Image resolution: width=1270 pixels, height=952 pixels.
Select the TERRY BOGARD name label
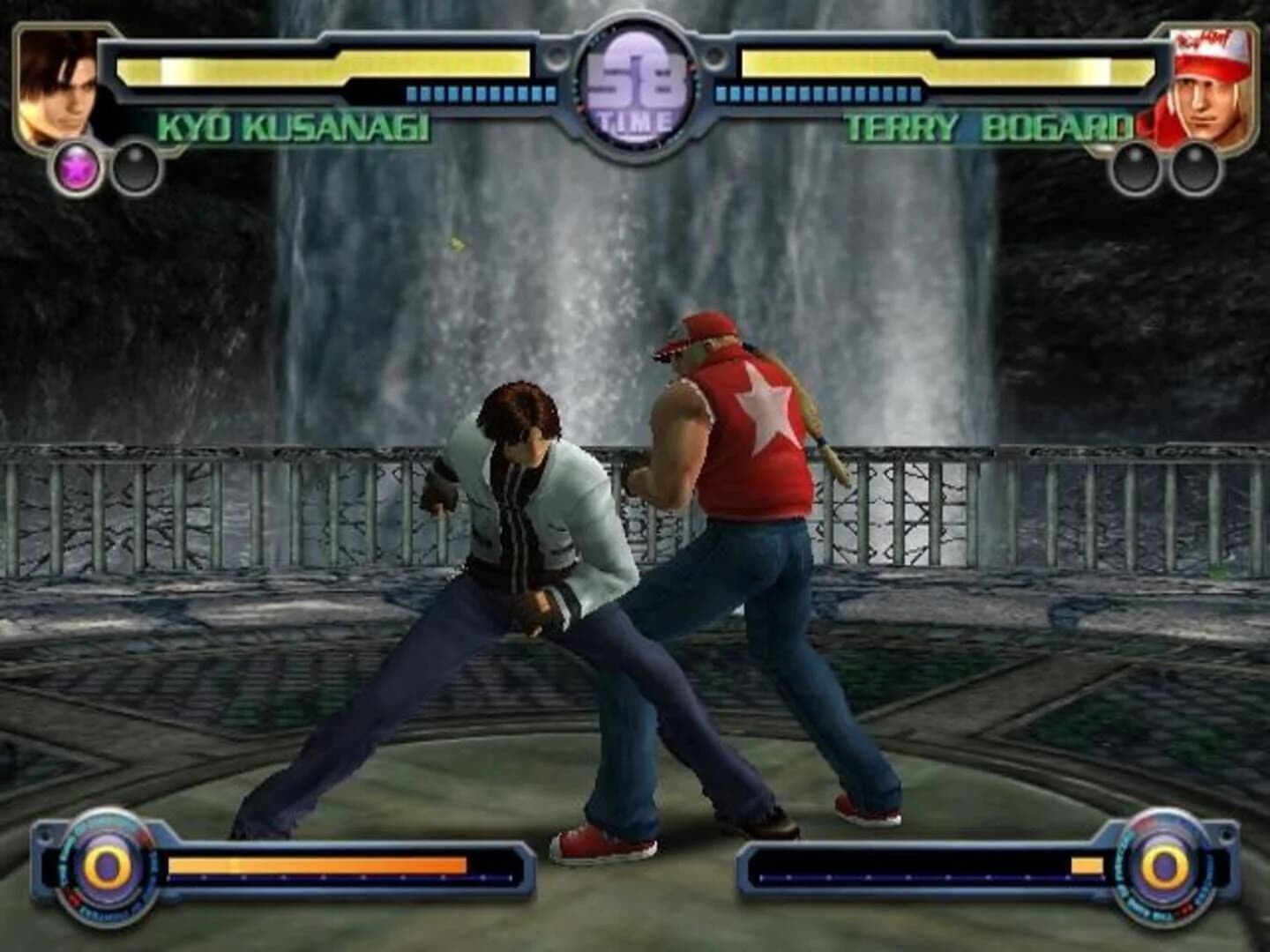[x=988, y=129]
